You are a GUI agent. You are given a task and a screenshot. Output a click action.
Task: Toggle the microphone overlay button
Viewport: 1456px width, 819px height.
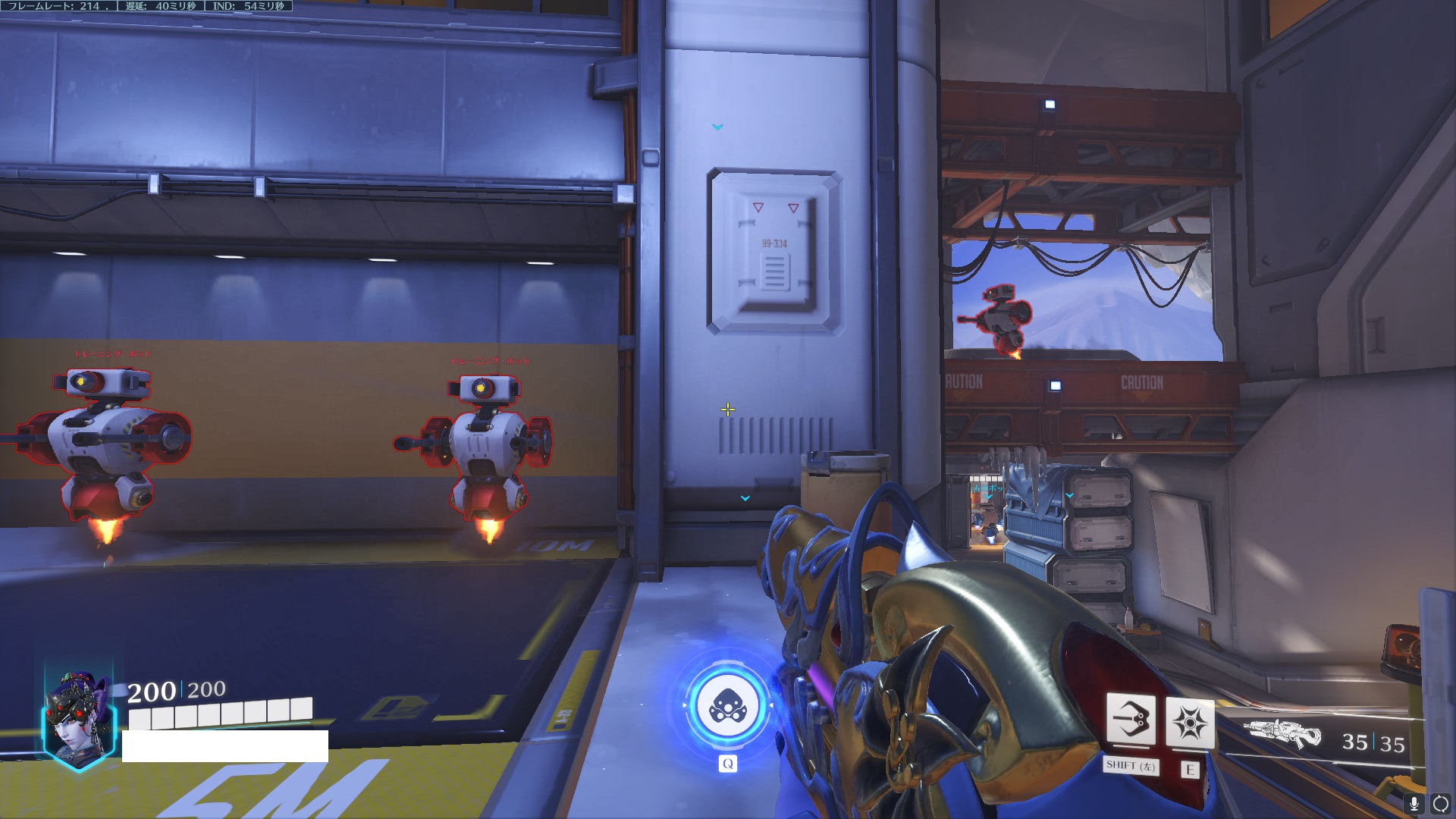point(1414,803)
